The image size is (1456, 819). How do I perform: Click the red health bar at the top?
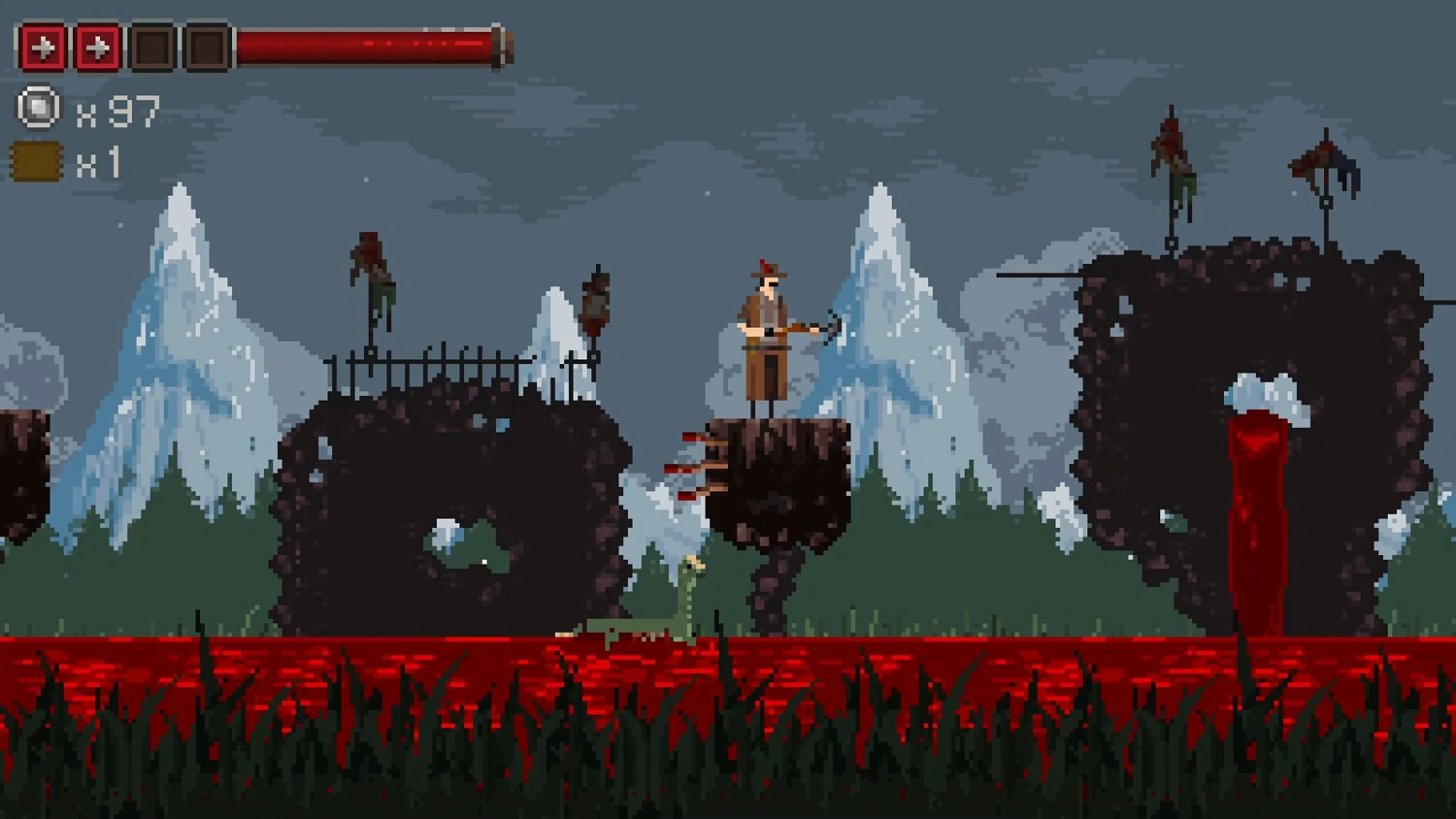[369, 44]
